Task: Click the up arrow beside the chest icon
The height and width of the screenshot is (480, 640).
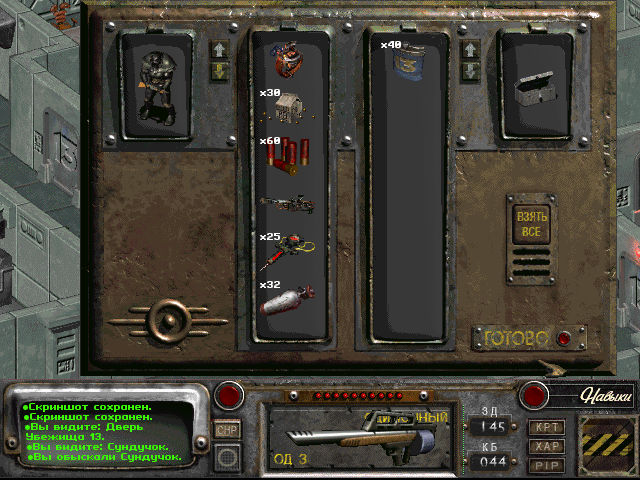Action: (469, 49)
